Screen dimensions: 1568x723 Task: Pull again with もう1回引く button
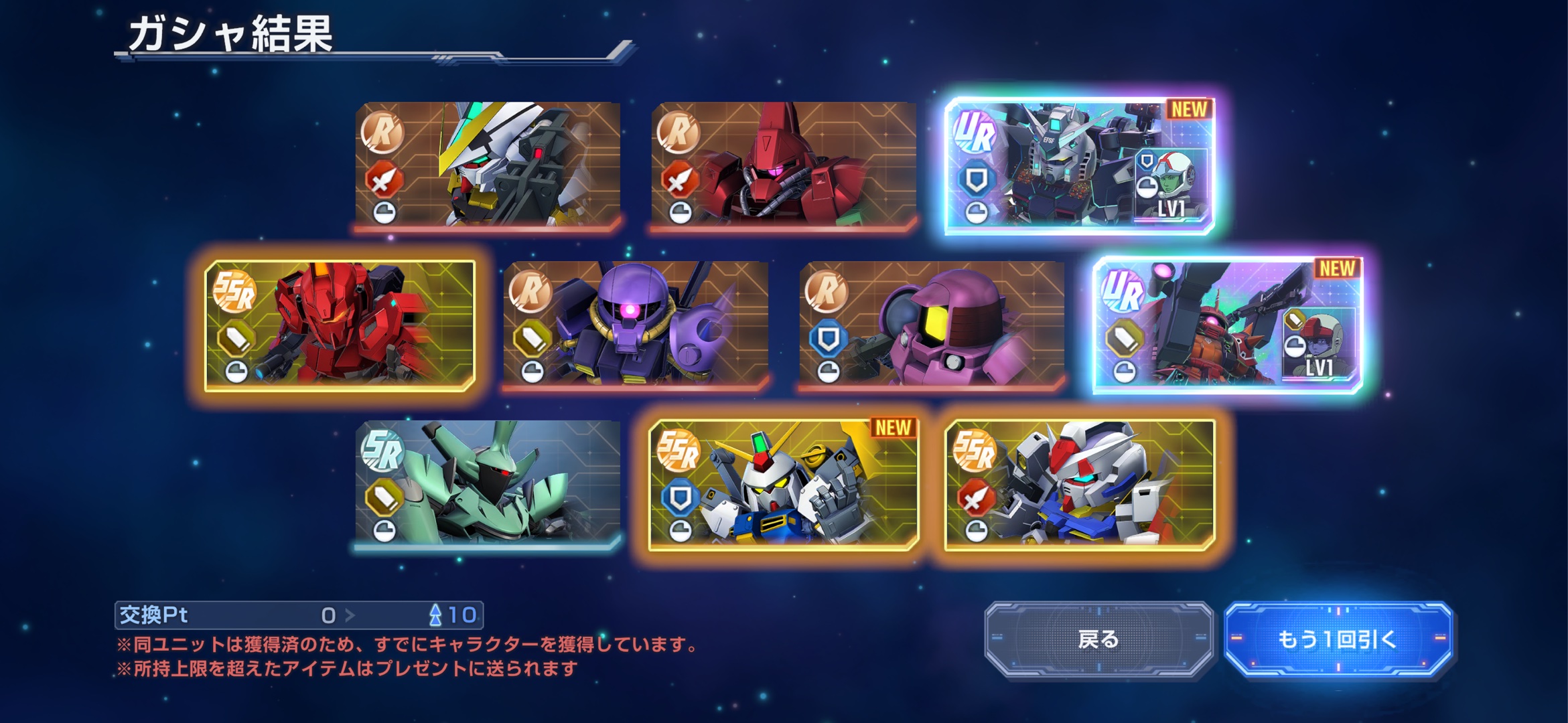[1338, 639]
